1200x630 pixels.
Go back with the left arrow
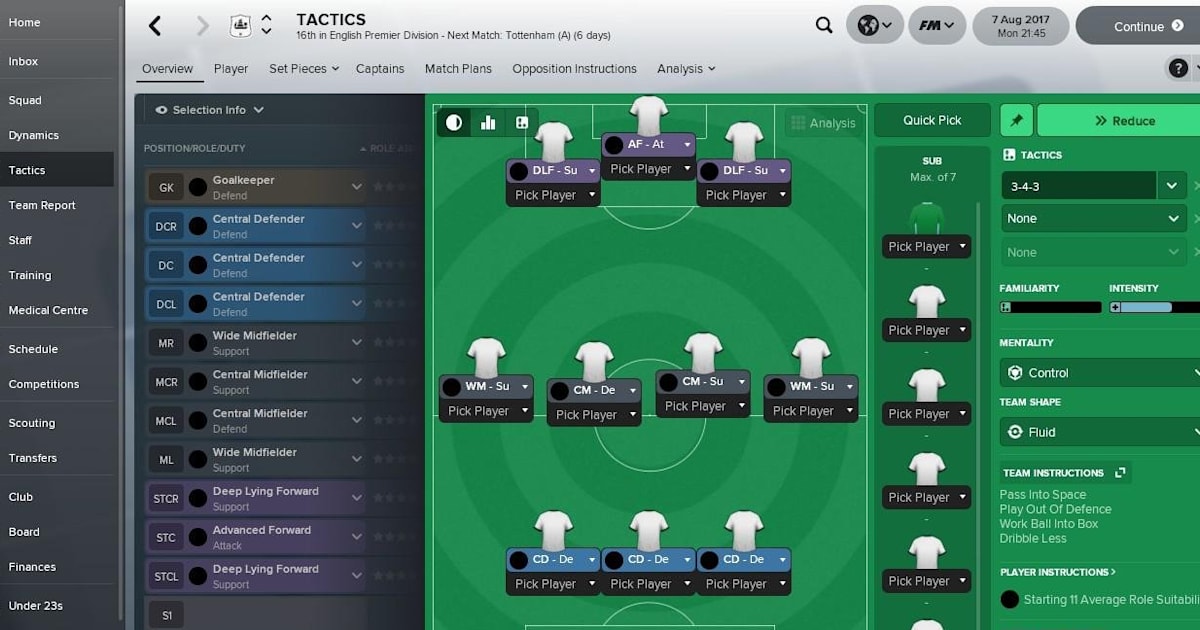(155, 26)
